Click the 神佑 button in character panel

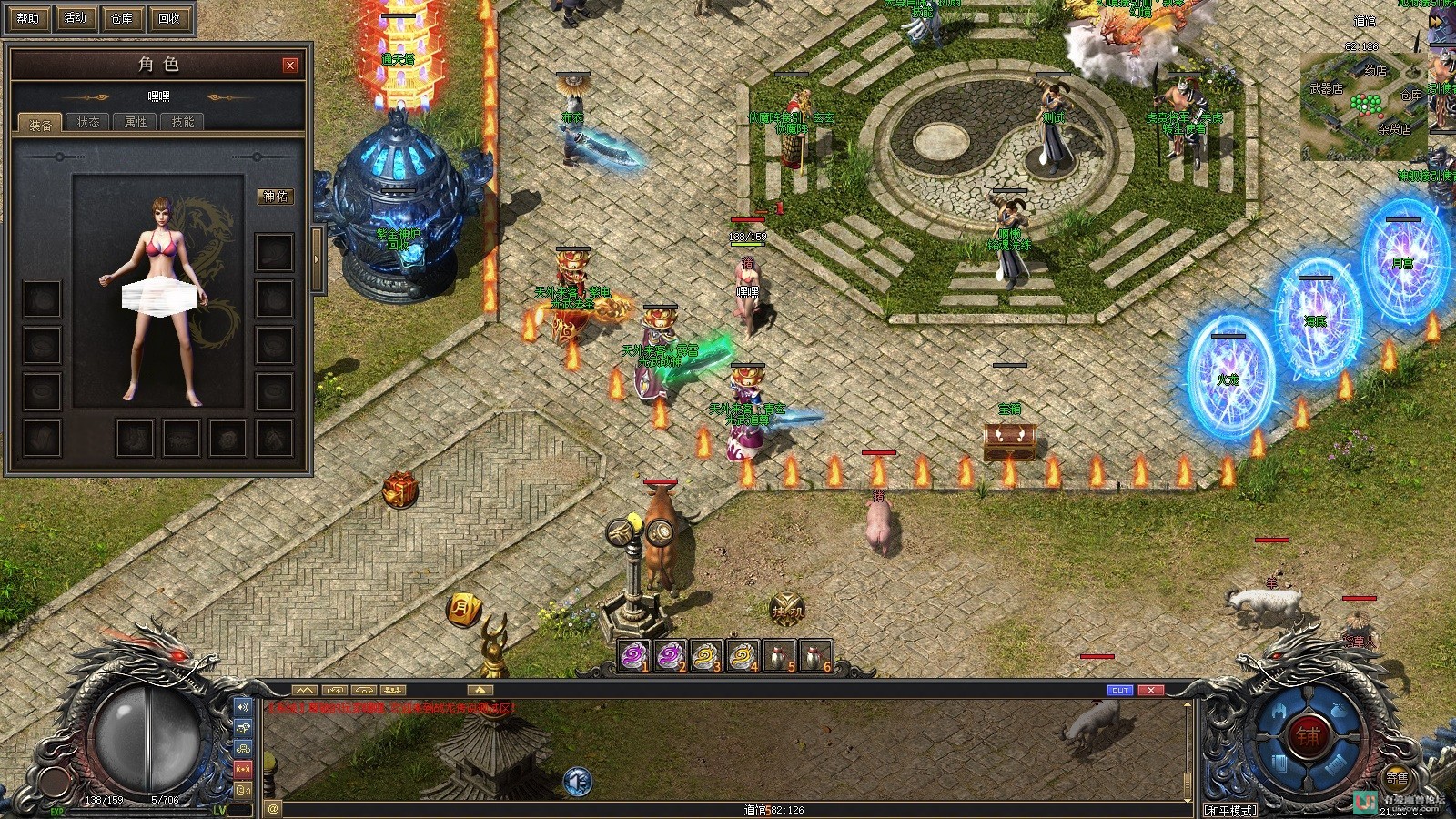275,196
